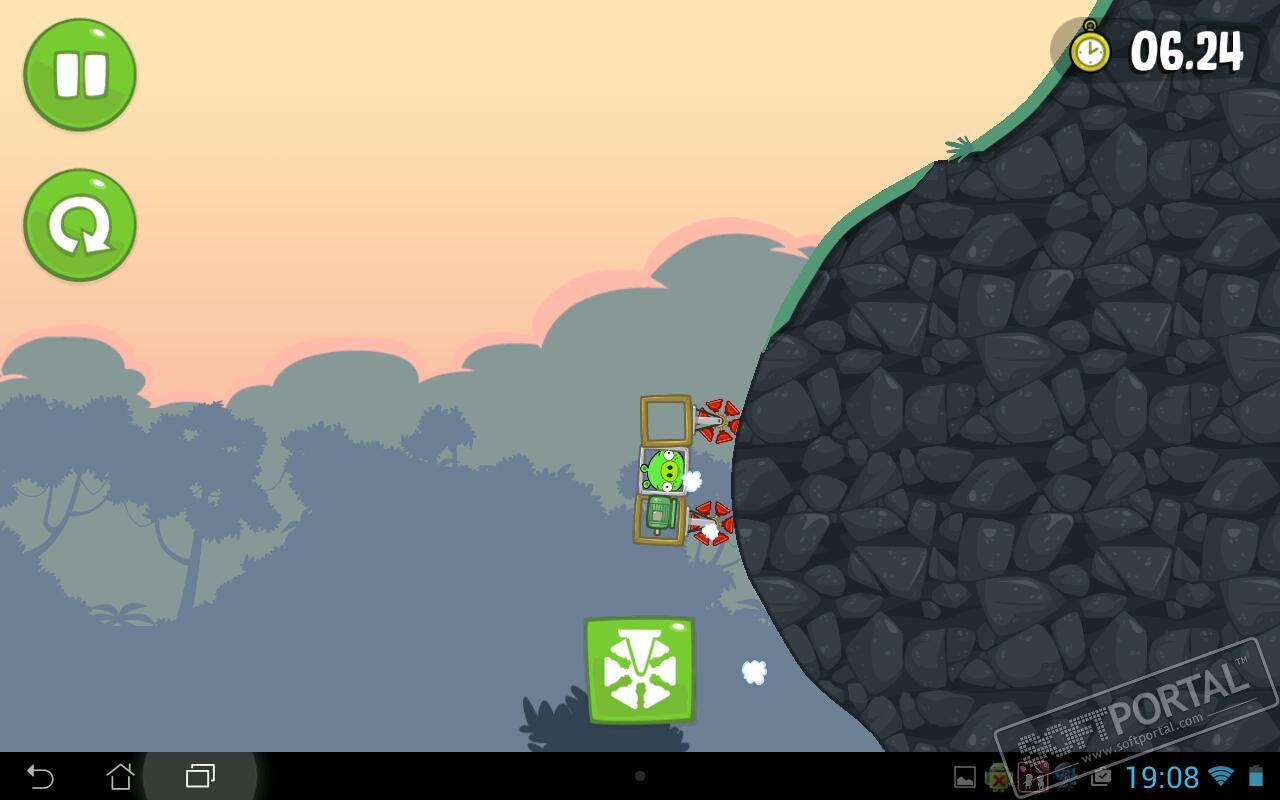This screenshot has height=800, width=1280.
Task: Restart the level with the circular arrow
Action: (x=80, y=225)
